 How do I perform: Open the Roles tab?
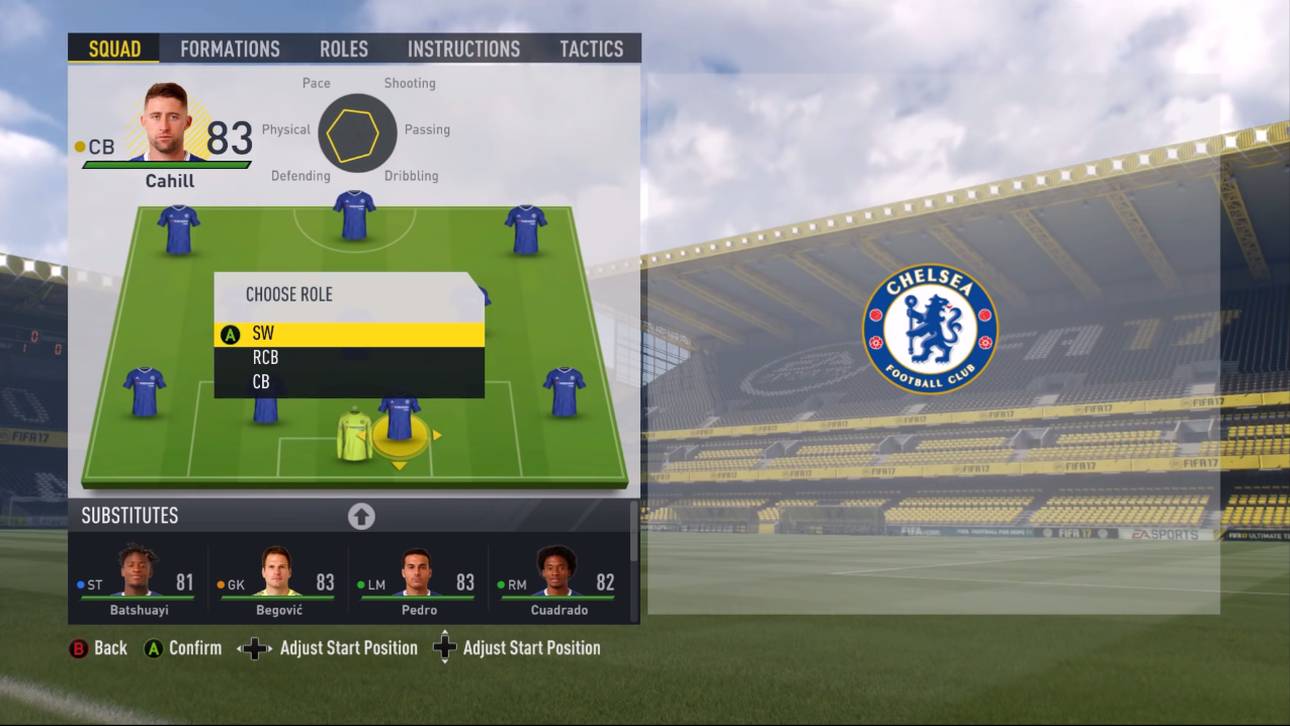(344, 49)
